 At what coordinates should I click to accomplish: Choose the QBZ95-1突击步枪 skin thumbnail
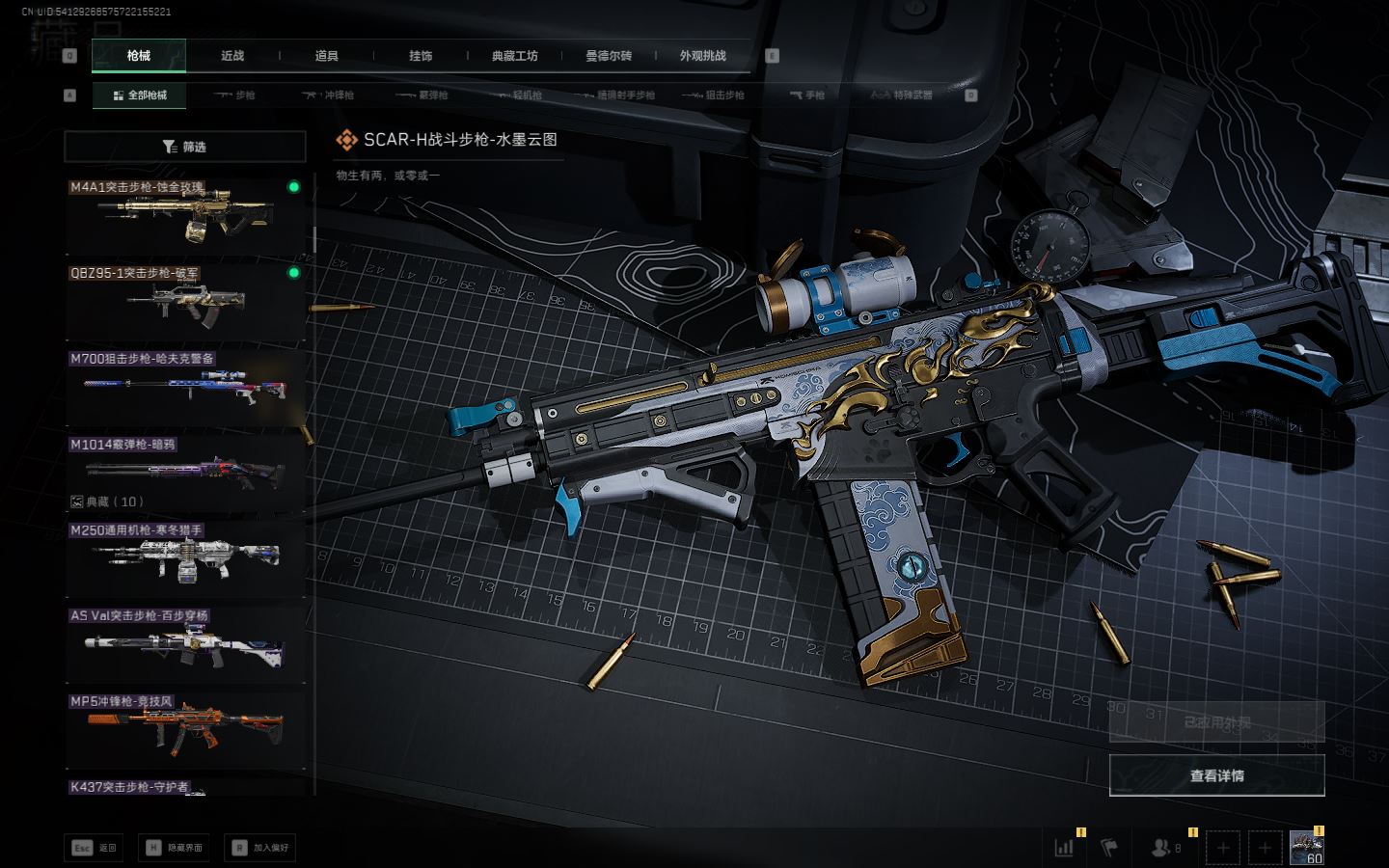(184, 303)
